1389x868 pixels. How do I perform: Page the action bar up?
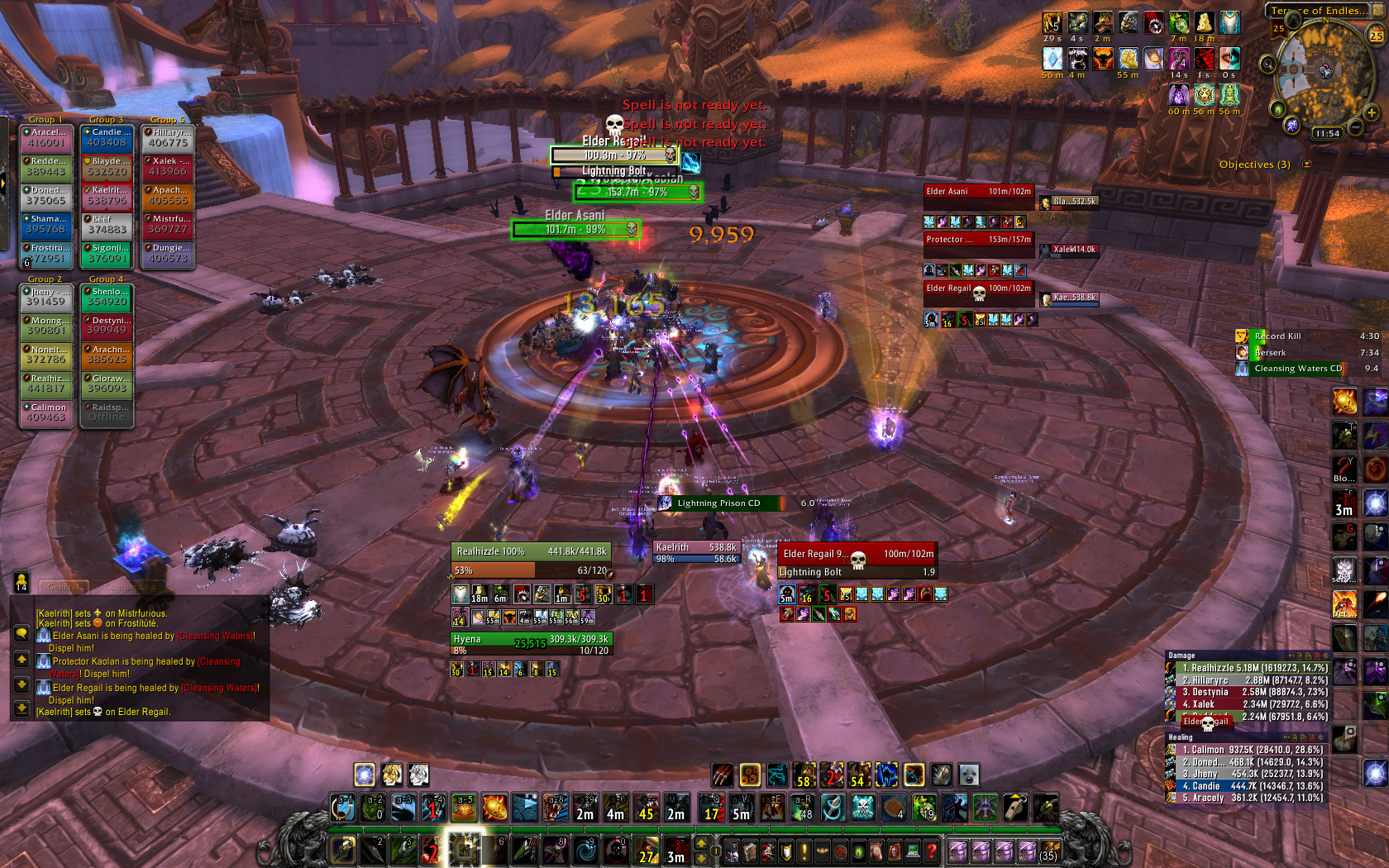(701, 843)
